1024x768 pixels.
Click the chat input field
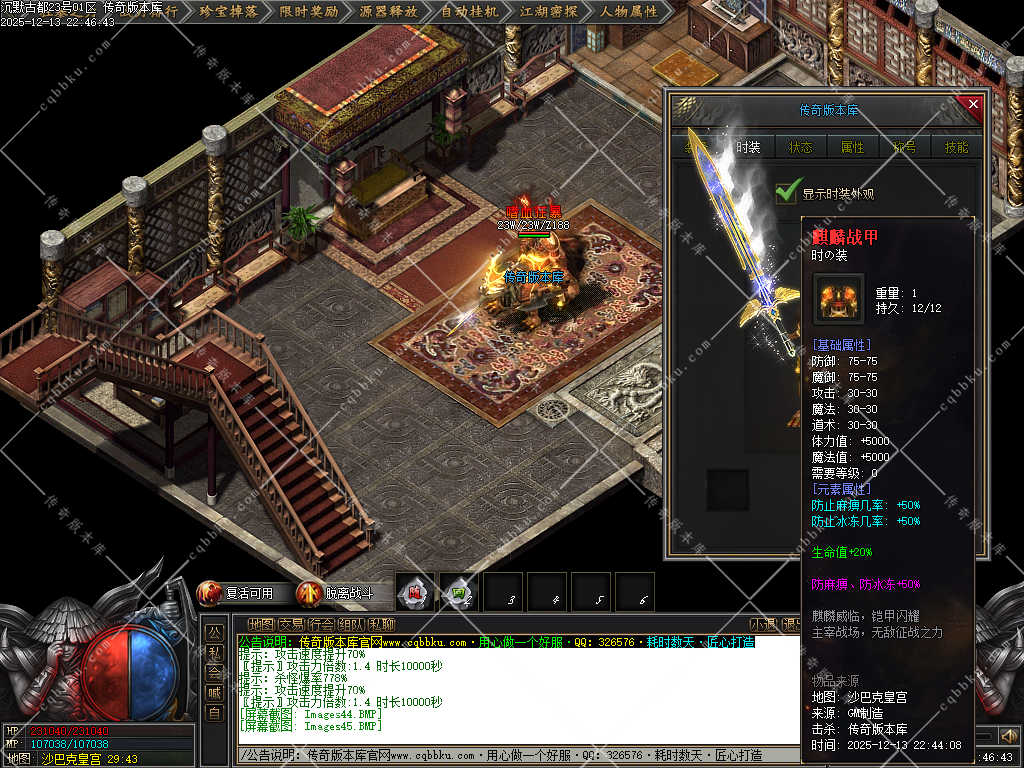[x=500, y=755]
